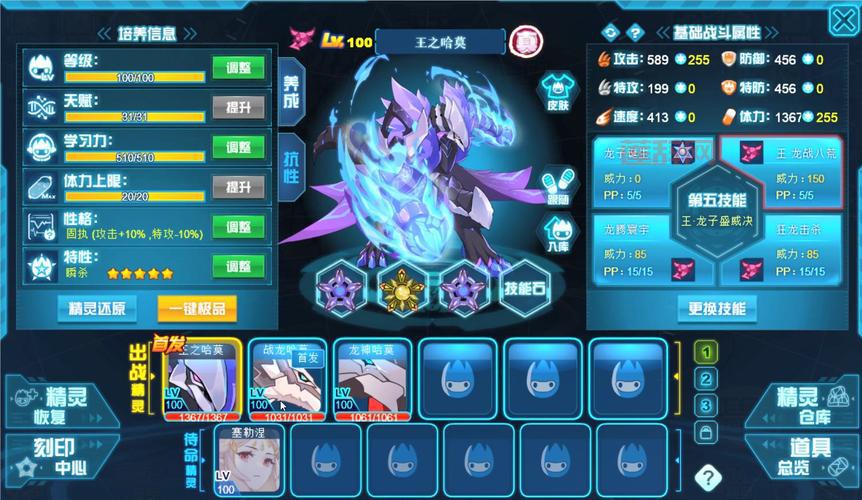Click the 更换技能 button
This screenshot has height=500, width=862.
717,308
